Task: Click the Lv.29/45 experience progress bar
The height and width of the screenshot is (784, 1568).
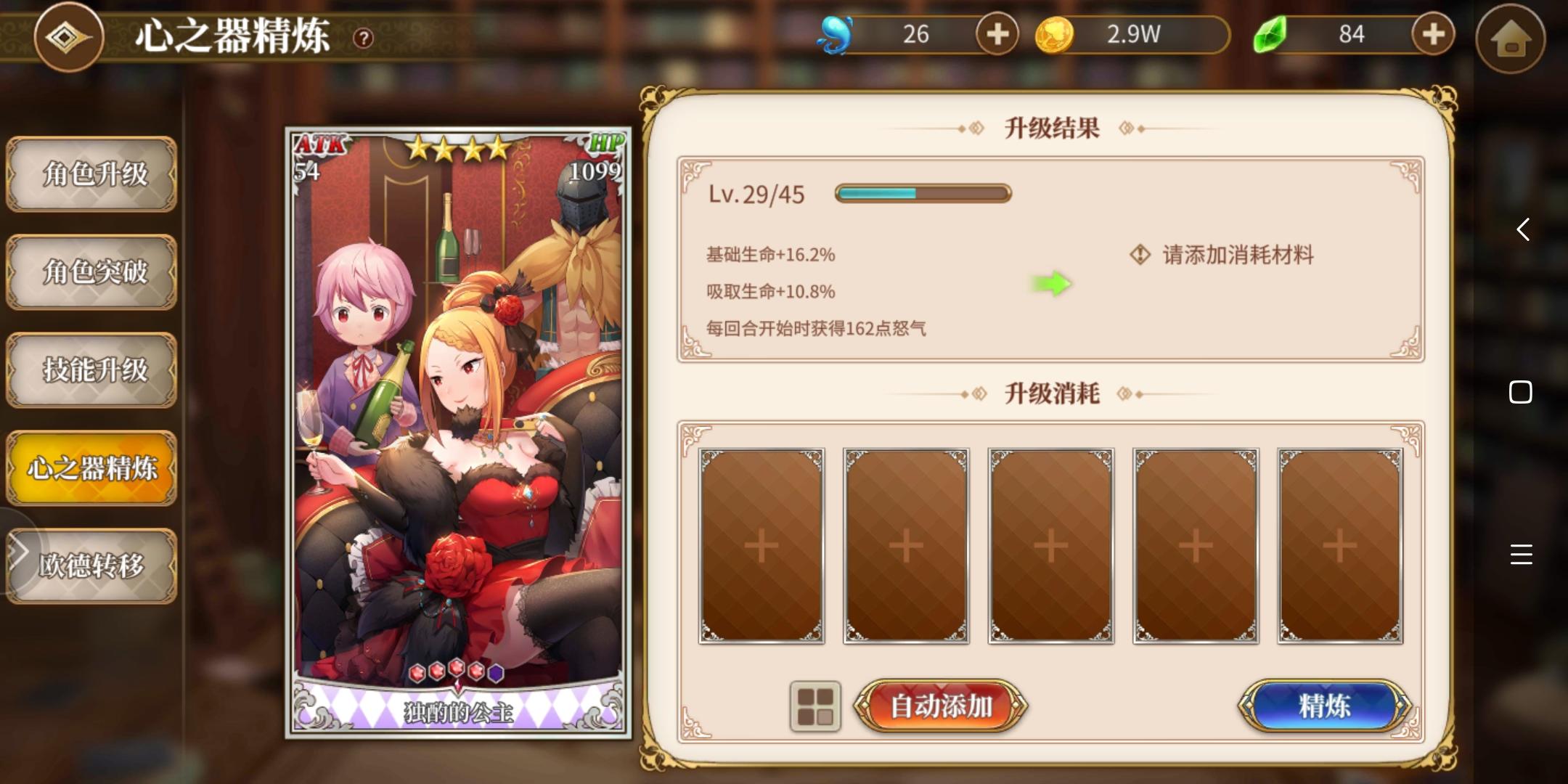Action: tap(922, 193)
